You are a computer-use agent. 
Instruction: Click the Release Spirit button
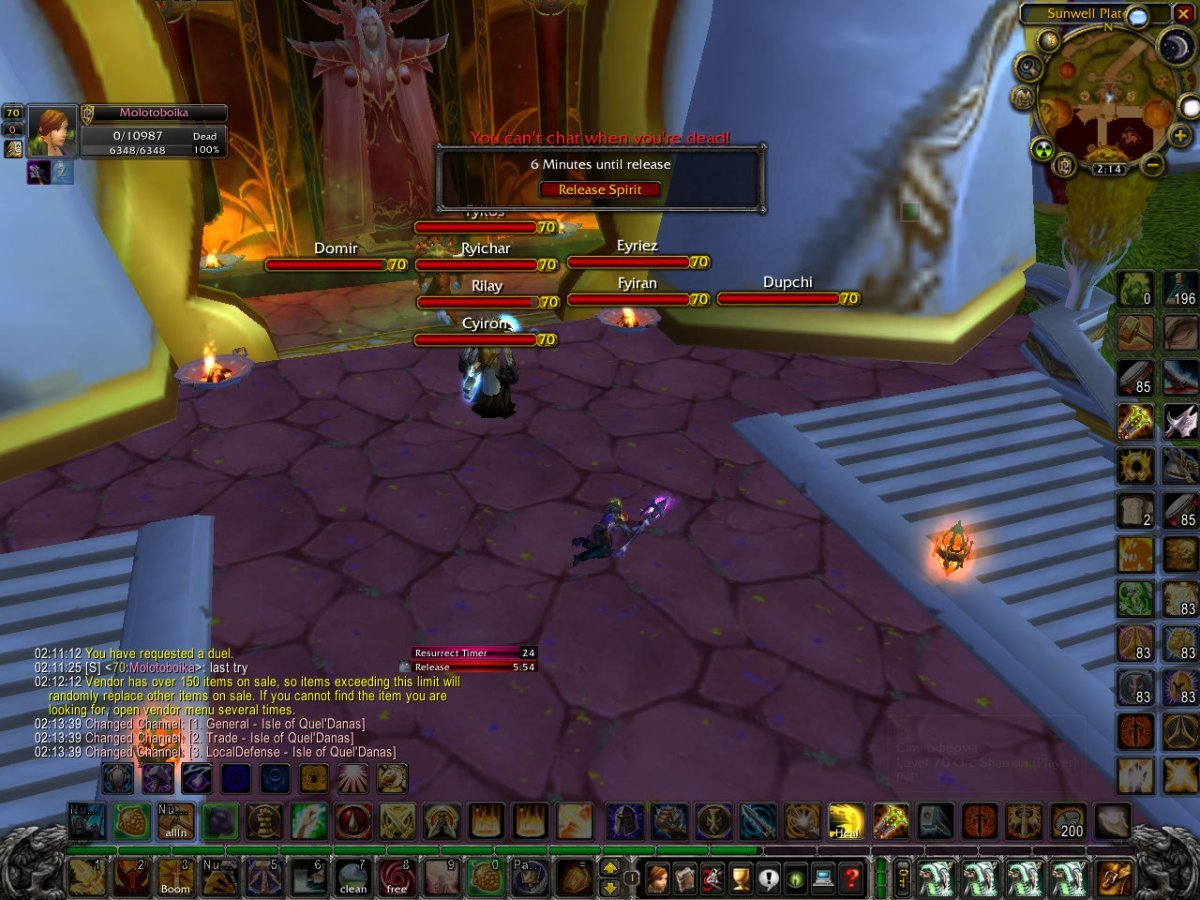pyautogui.click(x=600, y=189)
